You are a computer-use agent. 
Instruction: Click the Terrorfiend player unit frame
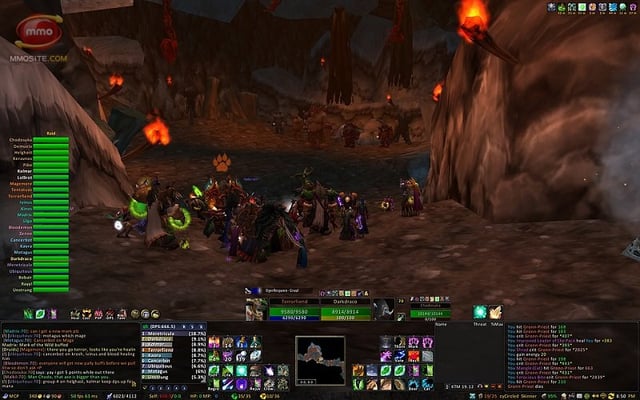290,313
